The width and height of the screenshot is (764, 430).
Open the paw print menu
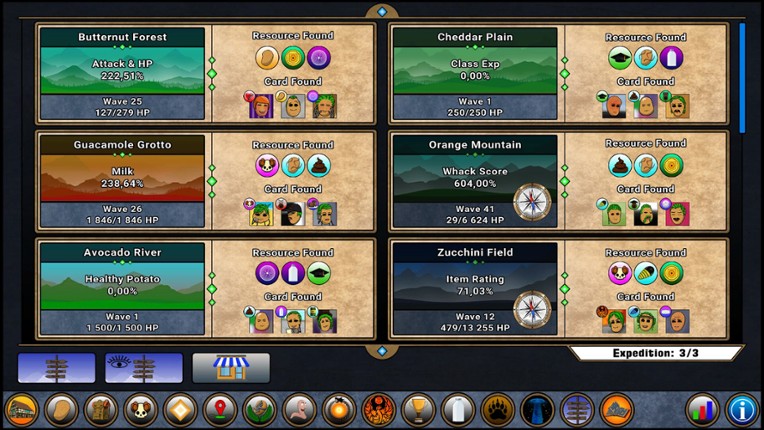(497, 409)
